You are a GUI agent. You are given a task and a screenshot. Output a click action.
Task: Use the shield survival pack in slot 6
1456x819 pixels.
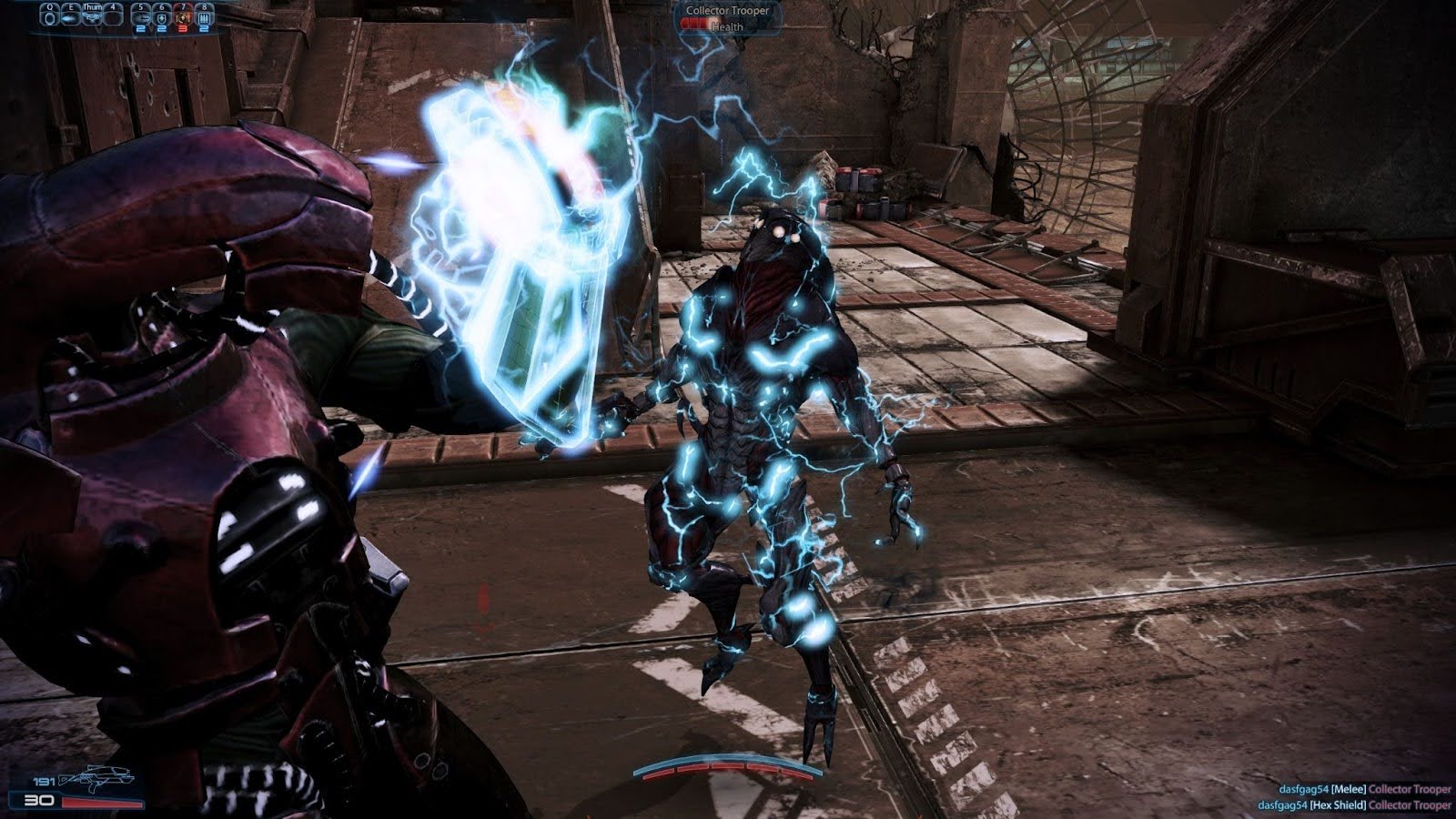pyautogui.click(x=161, y=17)
